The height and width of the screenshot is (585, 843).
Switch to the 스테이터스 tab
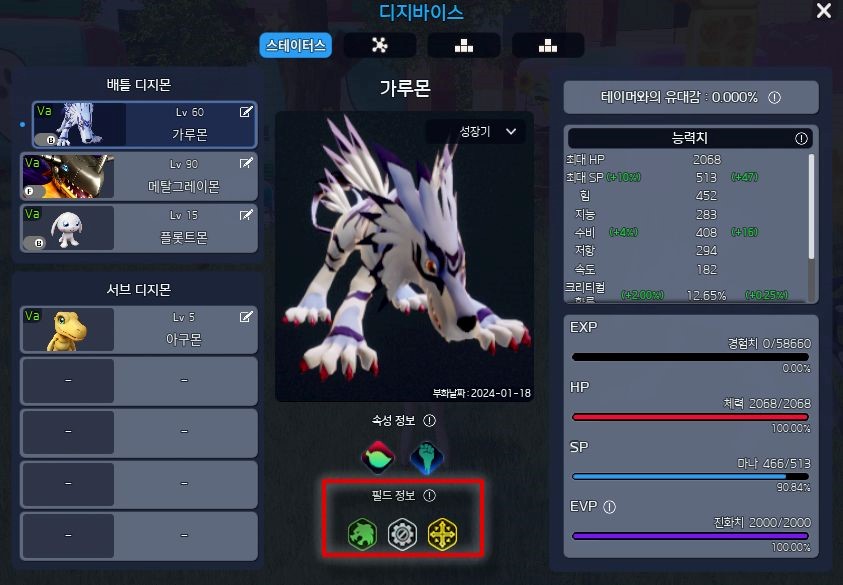point(295,45)
